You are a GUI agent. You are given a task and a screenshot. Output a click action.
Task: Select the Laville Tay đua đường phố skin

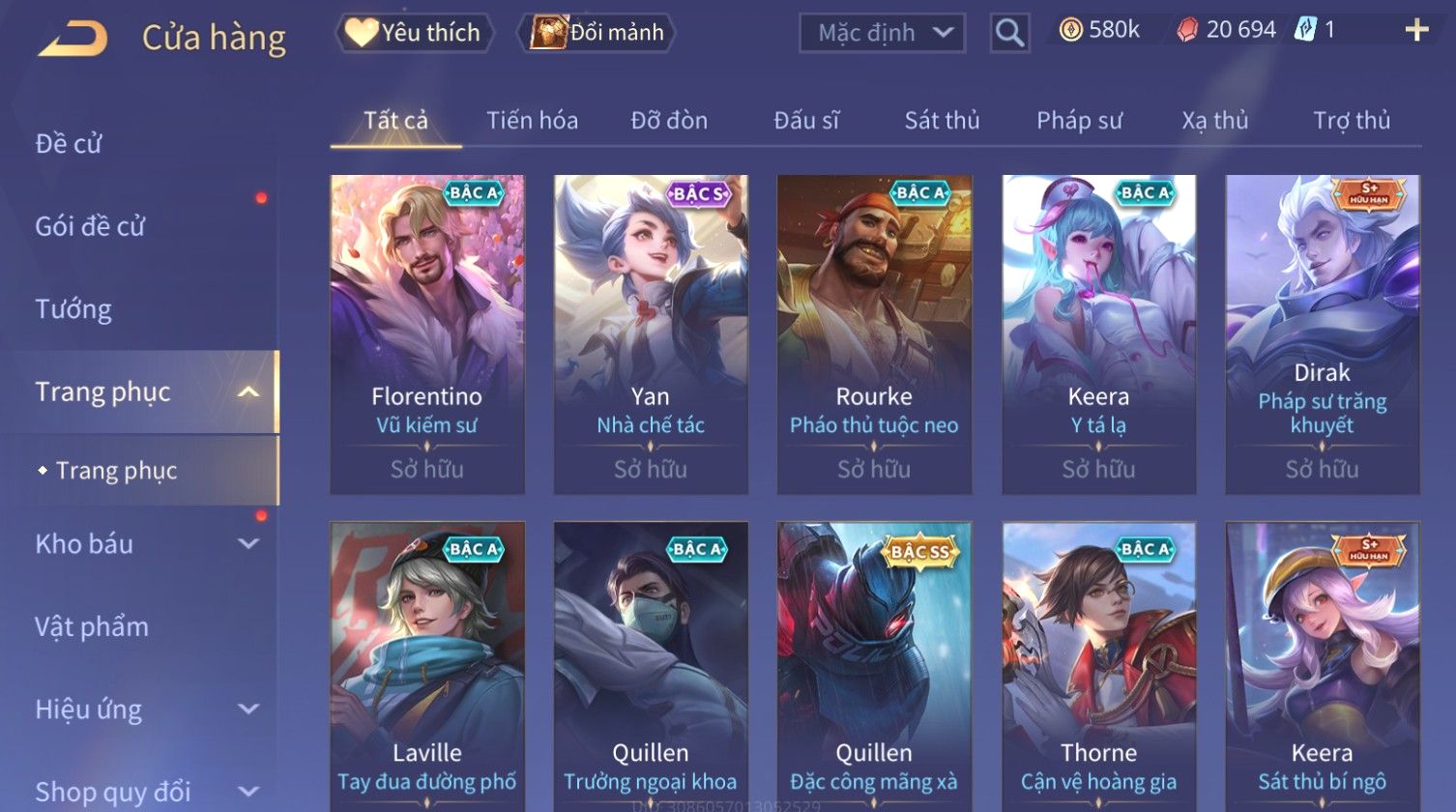pyautogui.click(x=427, y=667)
